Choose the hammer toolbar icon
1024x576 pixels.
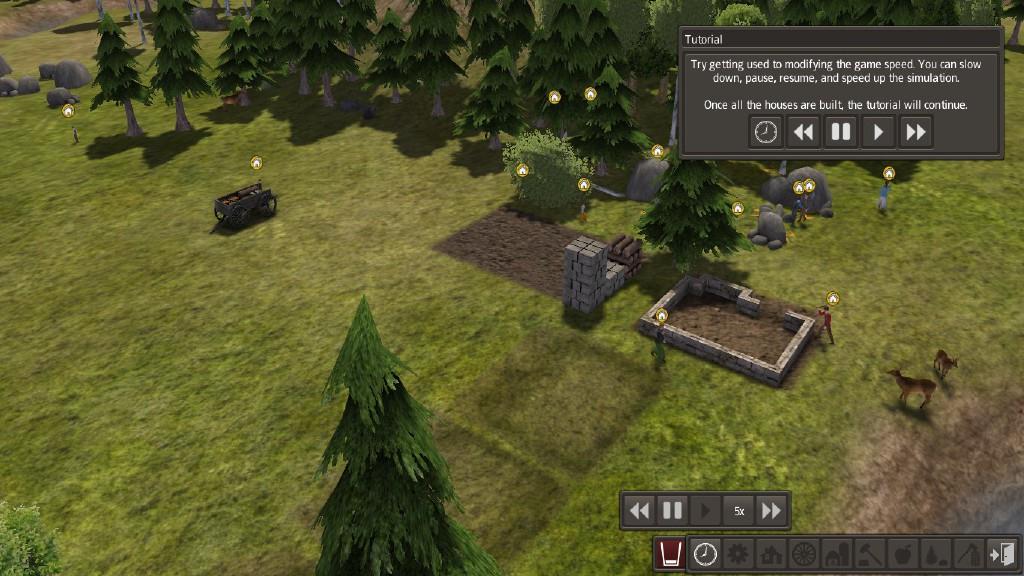[x=869, y=553]
